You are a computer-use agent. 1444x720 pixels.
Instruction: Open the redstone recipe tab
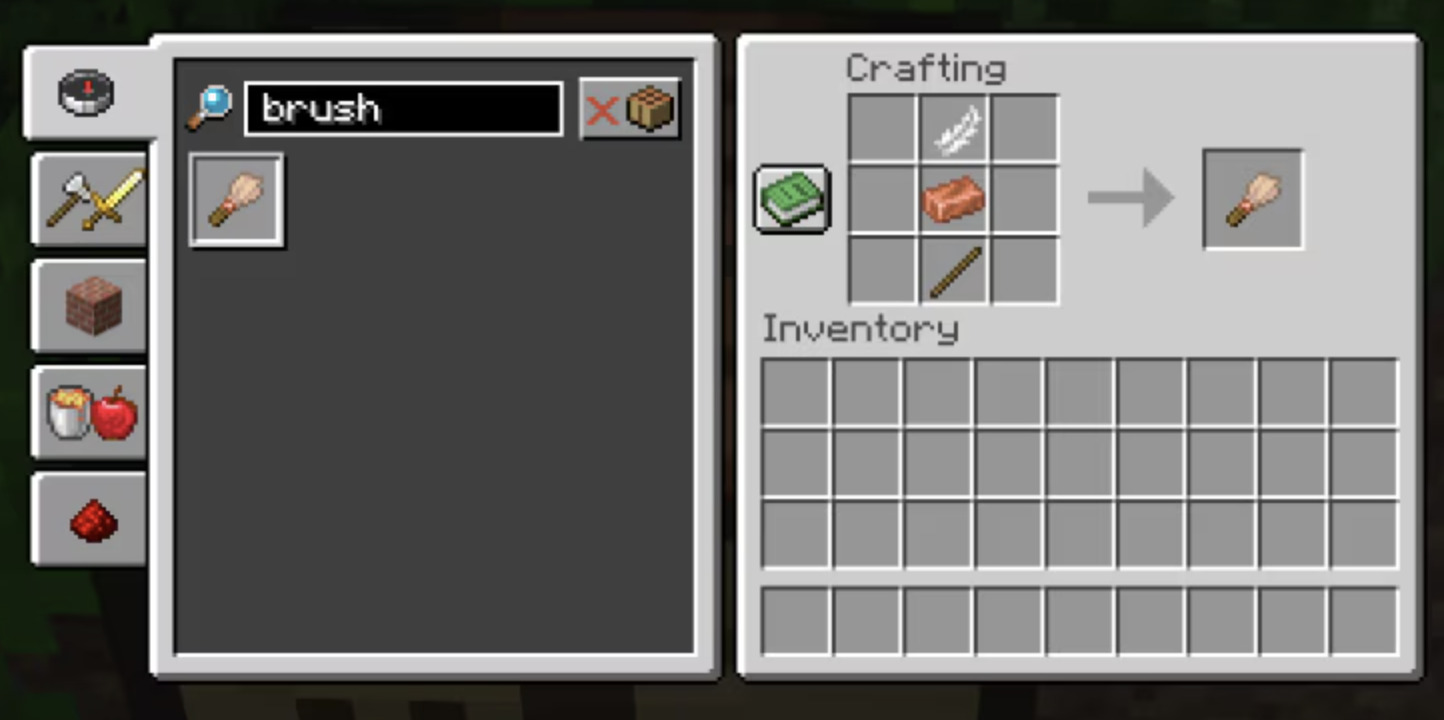pos(92,520)
